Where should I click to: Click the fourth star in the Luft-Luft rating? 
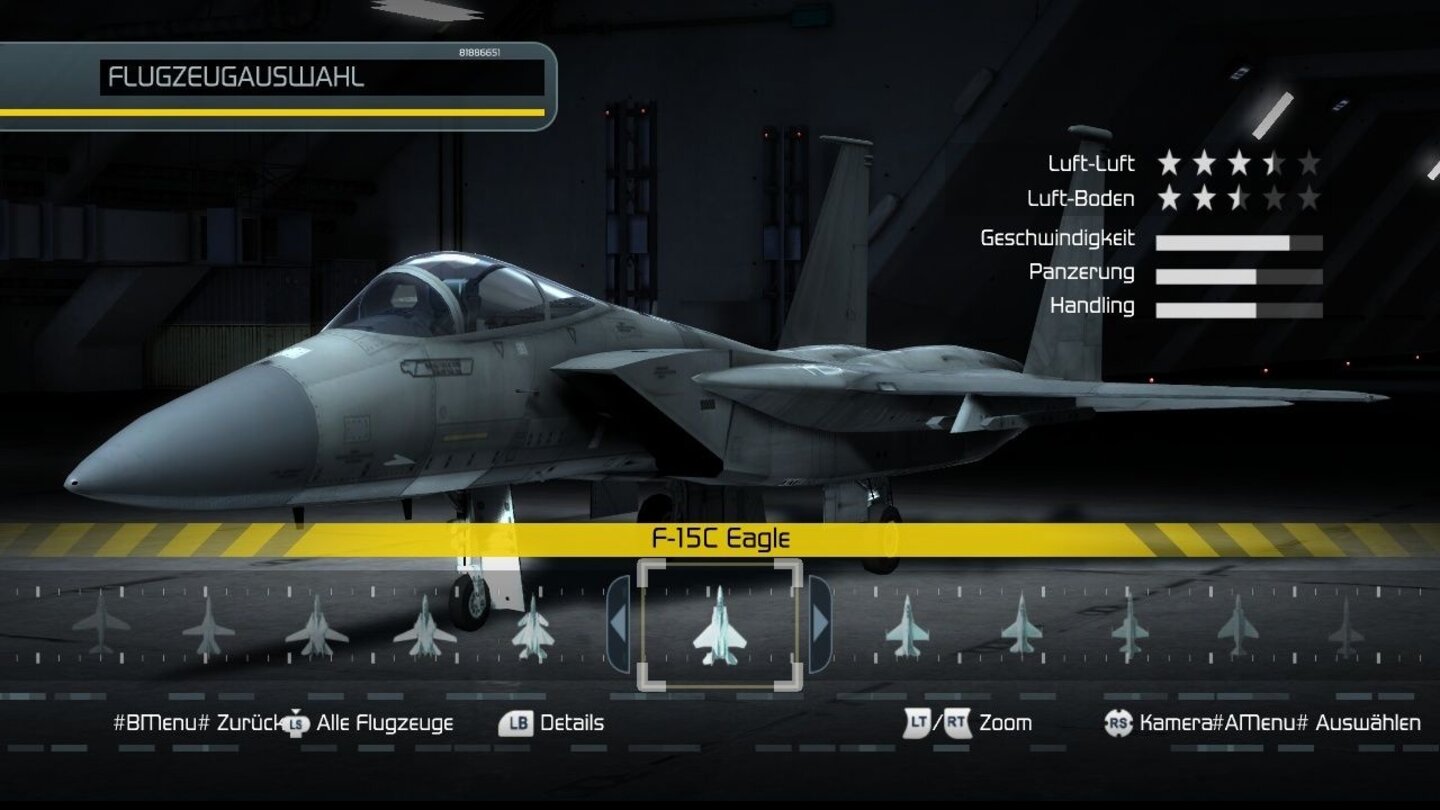[1273, 163]
